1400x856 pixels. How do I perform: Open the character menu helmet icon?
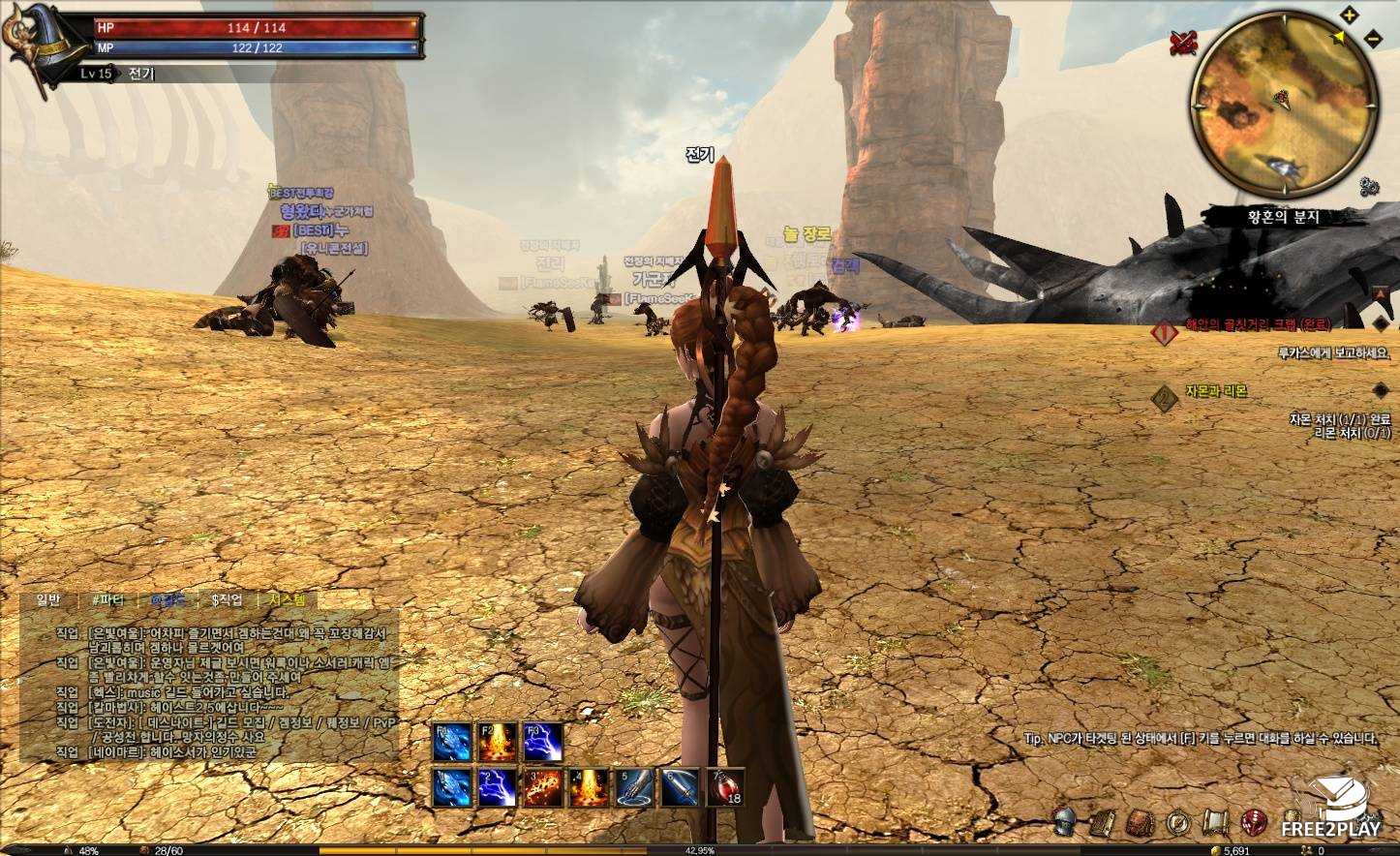pyautogui.click(x=1066, y=822)
